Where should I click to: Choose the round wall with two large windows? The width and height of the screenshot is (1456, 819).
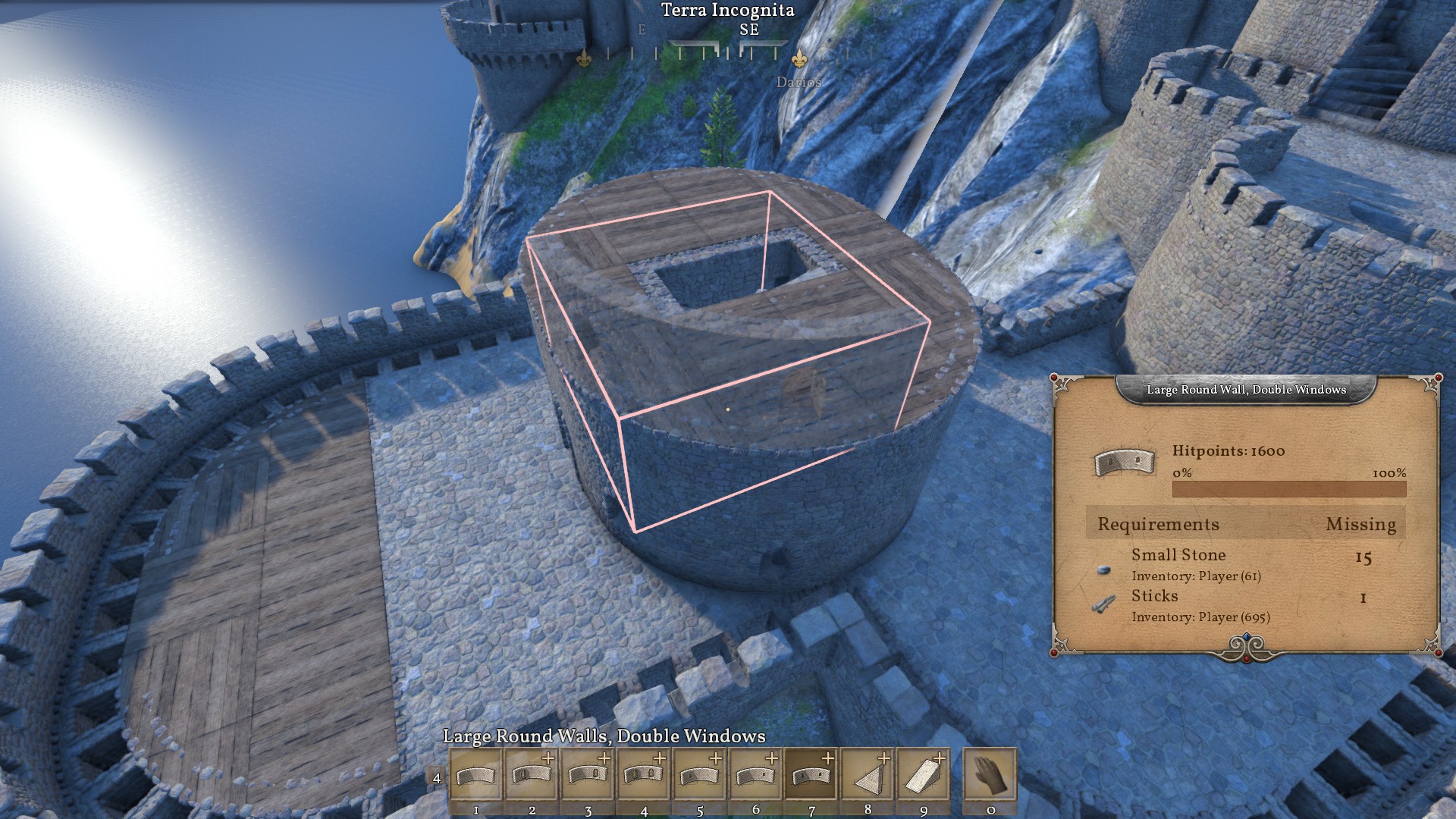click(x=643, y=774)
